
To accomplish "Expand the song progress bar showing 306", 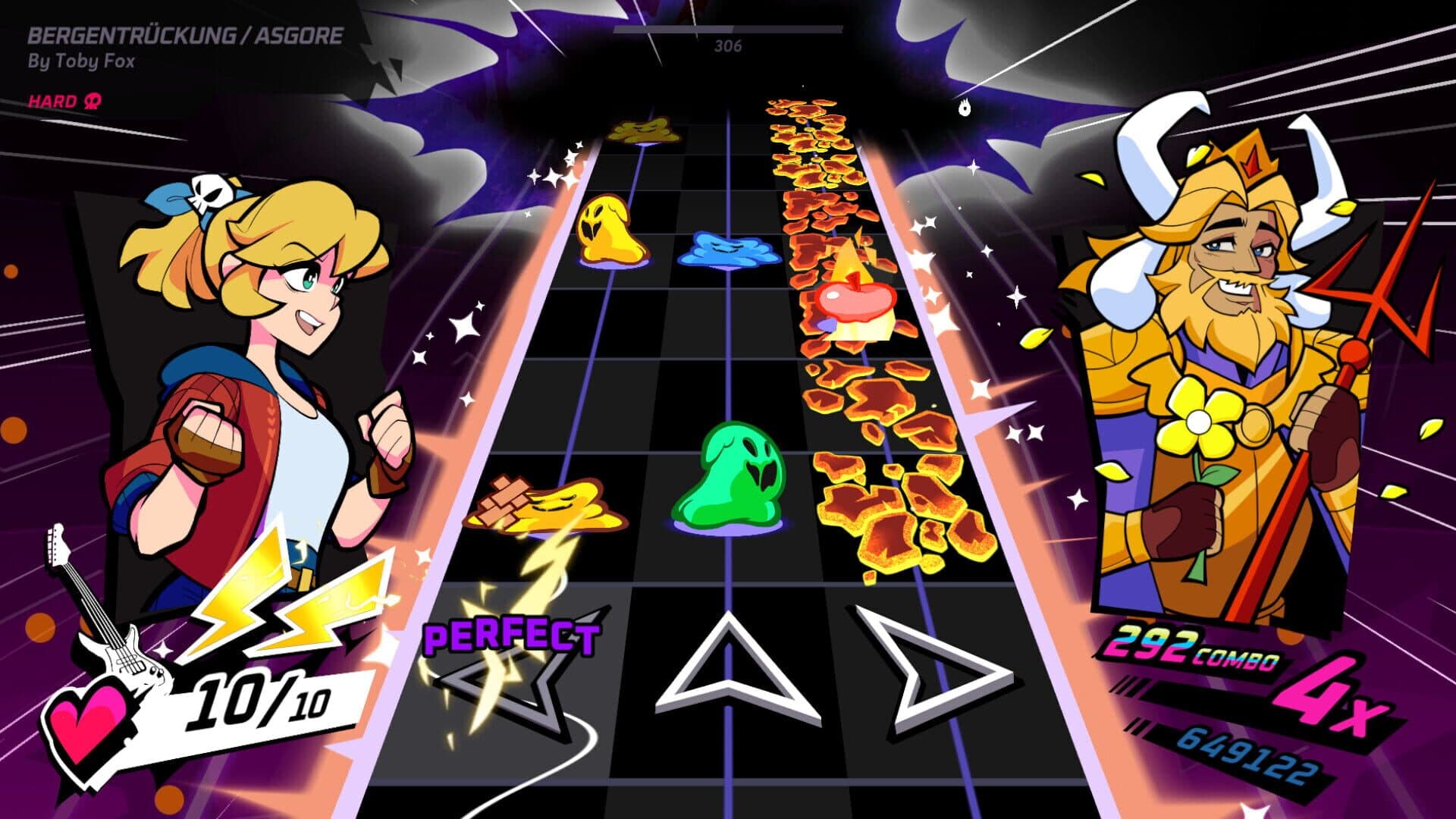I will [x=728, y=34].
